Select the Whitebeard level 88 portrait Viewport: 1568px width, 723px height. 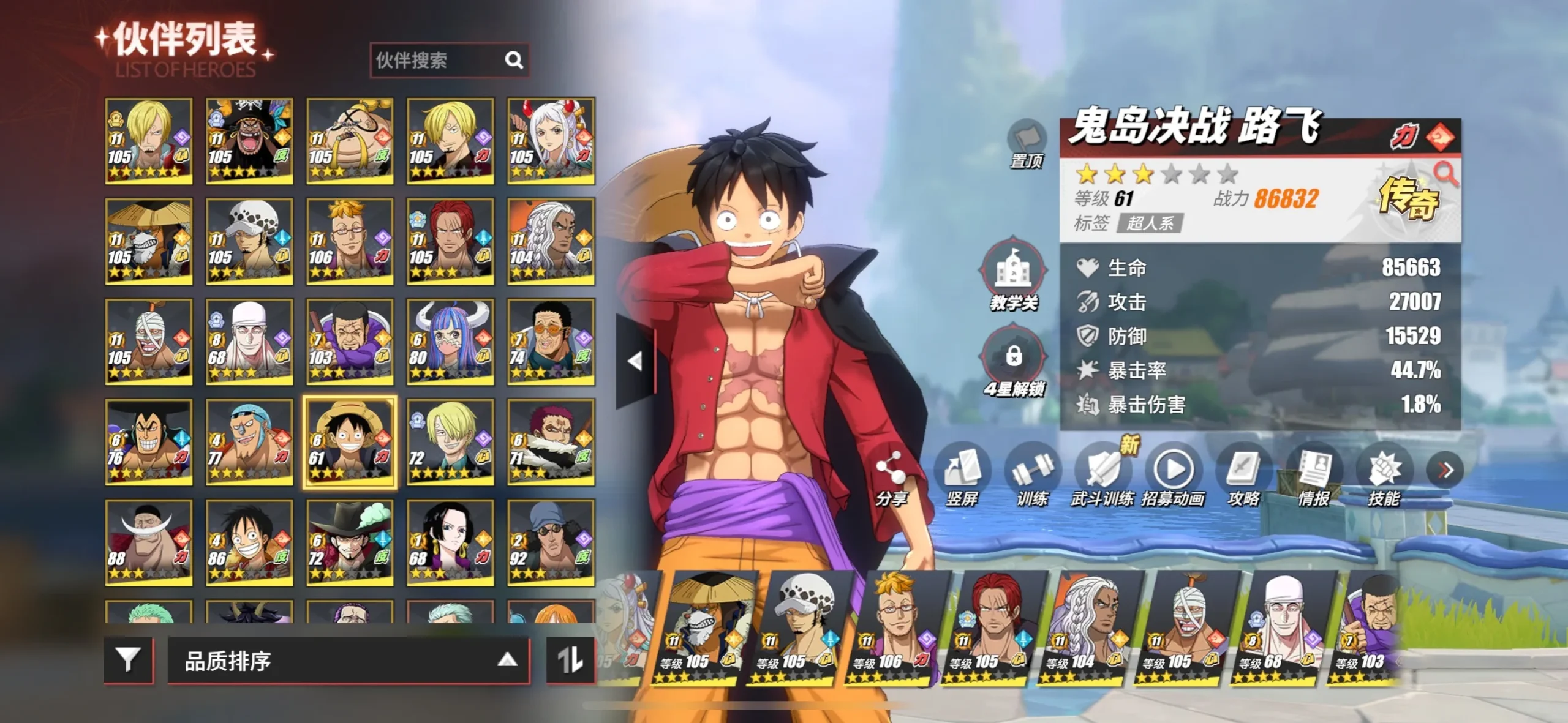tap(148, 542)
